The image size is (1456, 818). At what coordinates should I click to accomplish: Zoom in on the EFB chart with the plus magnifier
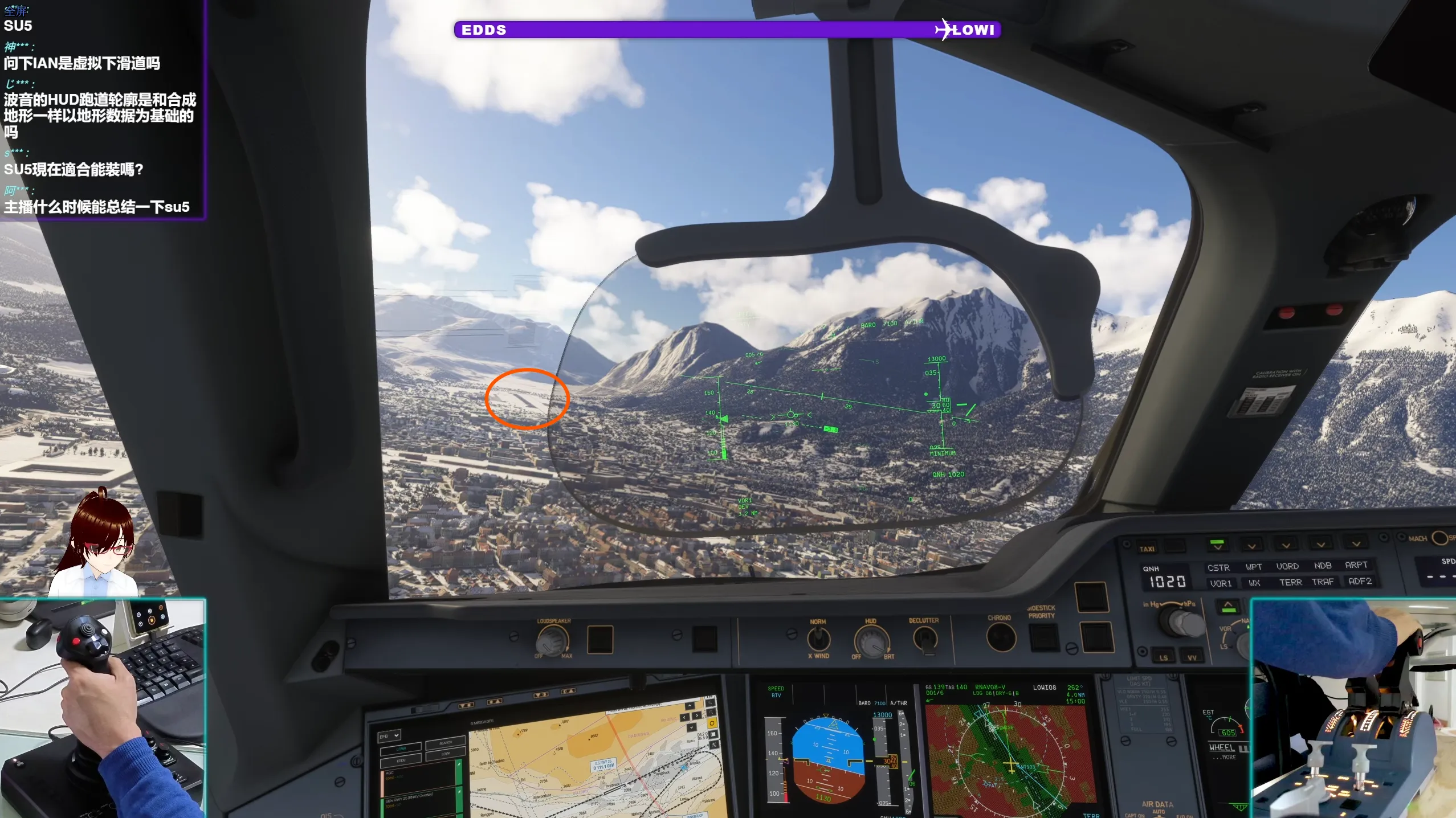[711, 702]
